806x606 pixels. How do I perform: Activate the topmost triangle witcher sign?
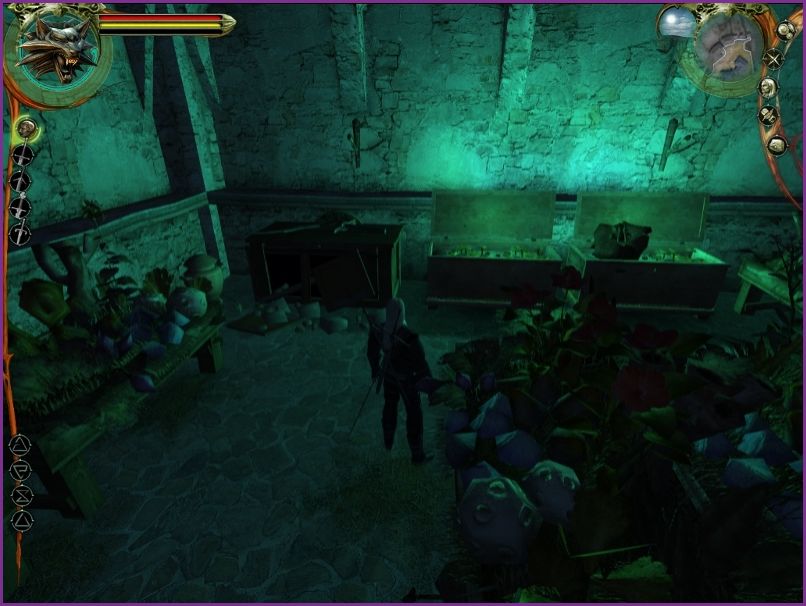click(22, 445)
